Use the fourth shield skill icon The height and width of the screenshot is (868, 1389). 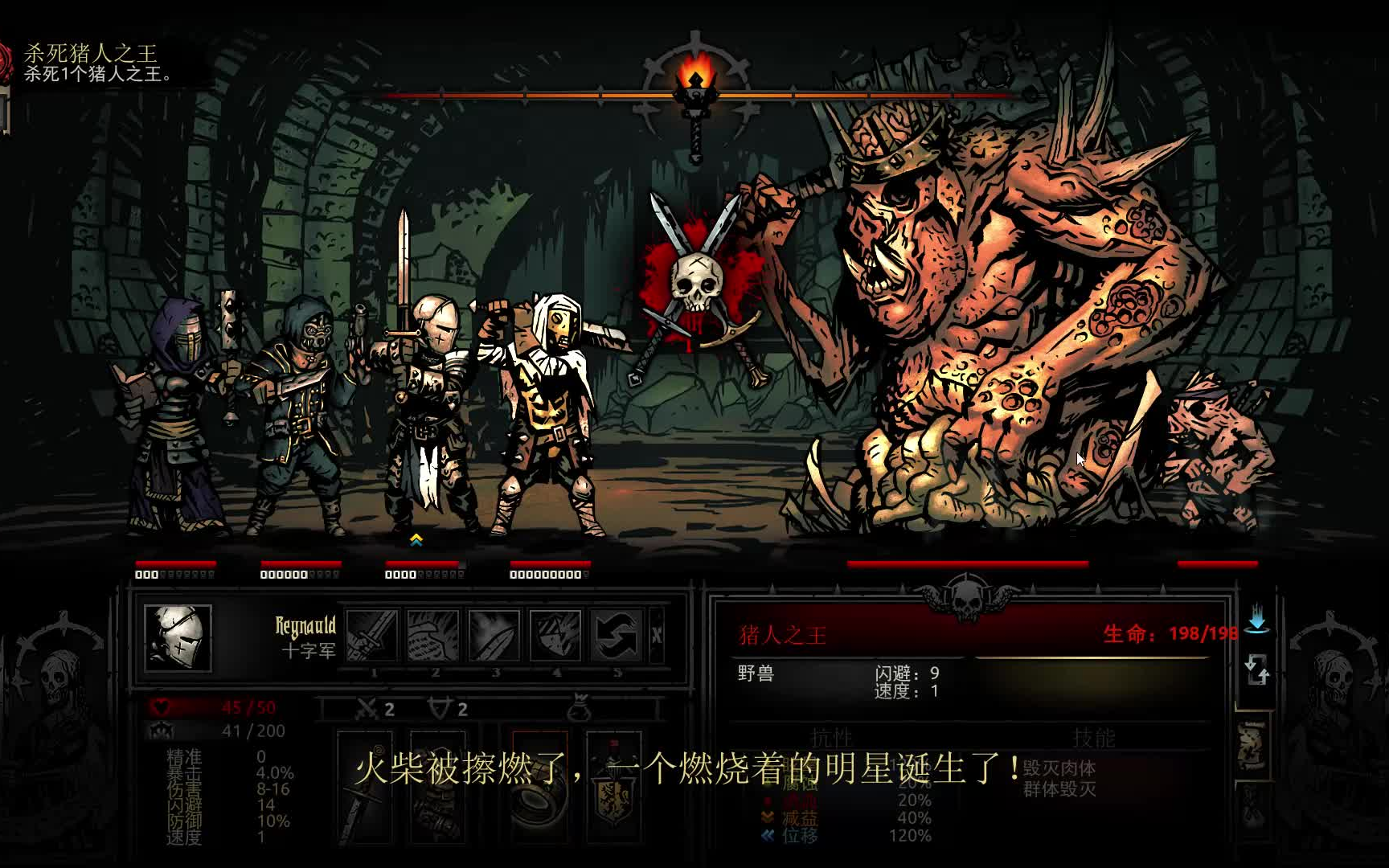click(x=555, y=635)
